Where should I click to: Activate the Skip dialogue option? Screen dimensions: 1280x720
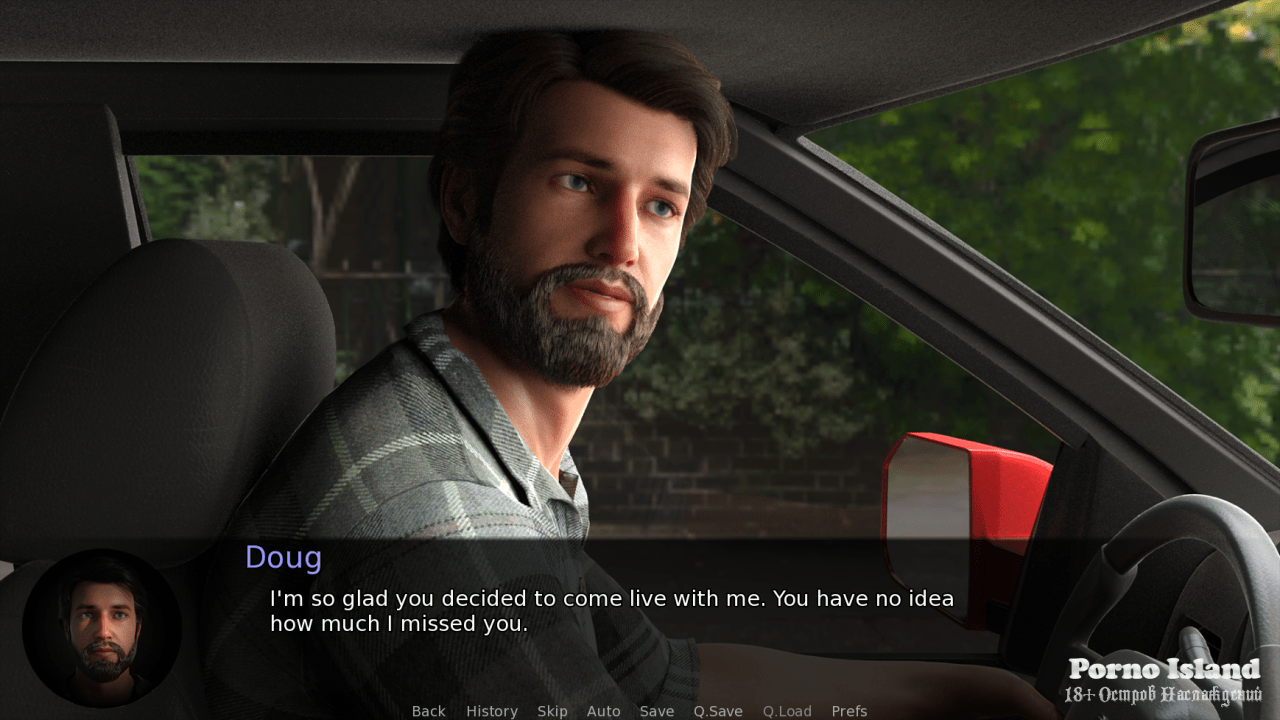click(x=552, y=711)
